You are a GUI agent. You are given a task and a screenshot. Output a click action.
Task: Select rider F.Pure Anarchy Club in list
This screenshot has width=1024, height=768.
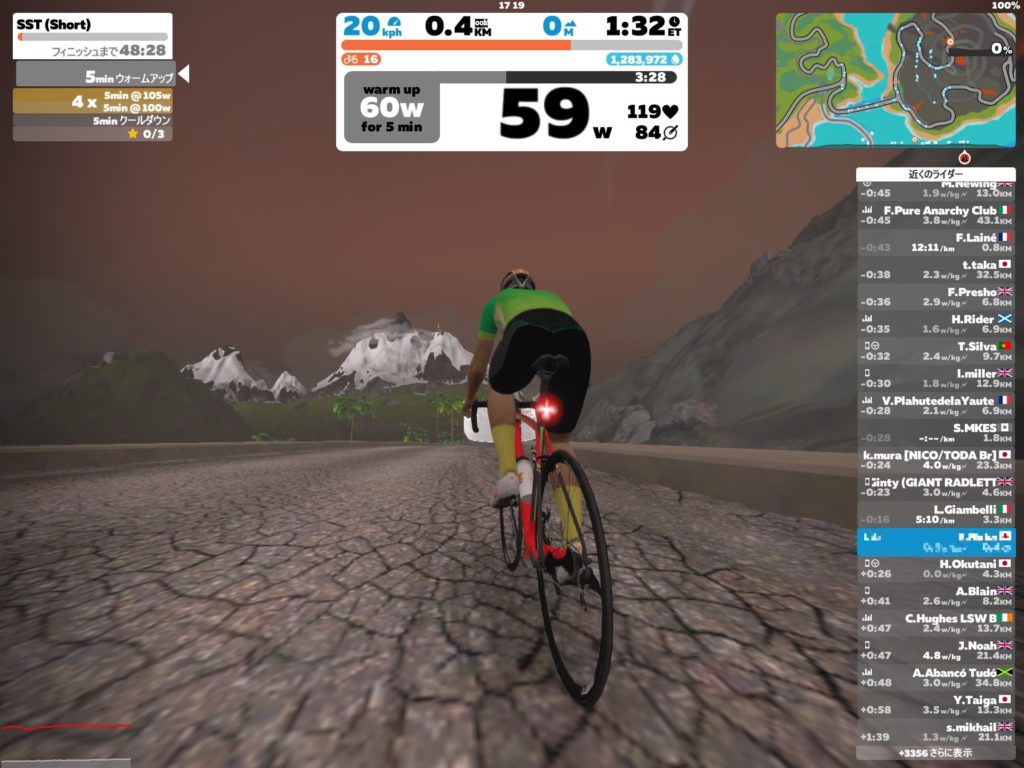935,215
